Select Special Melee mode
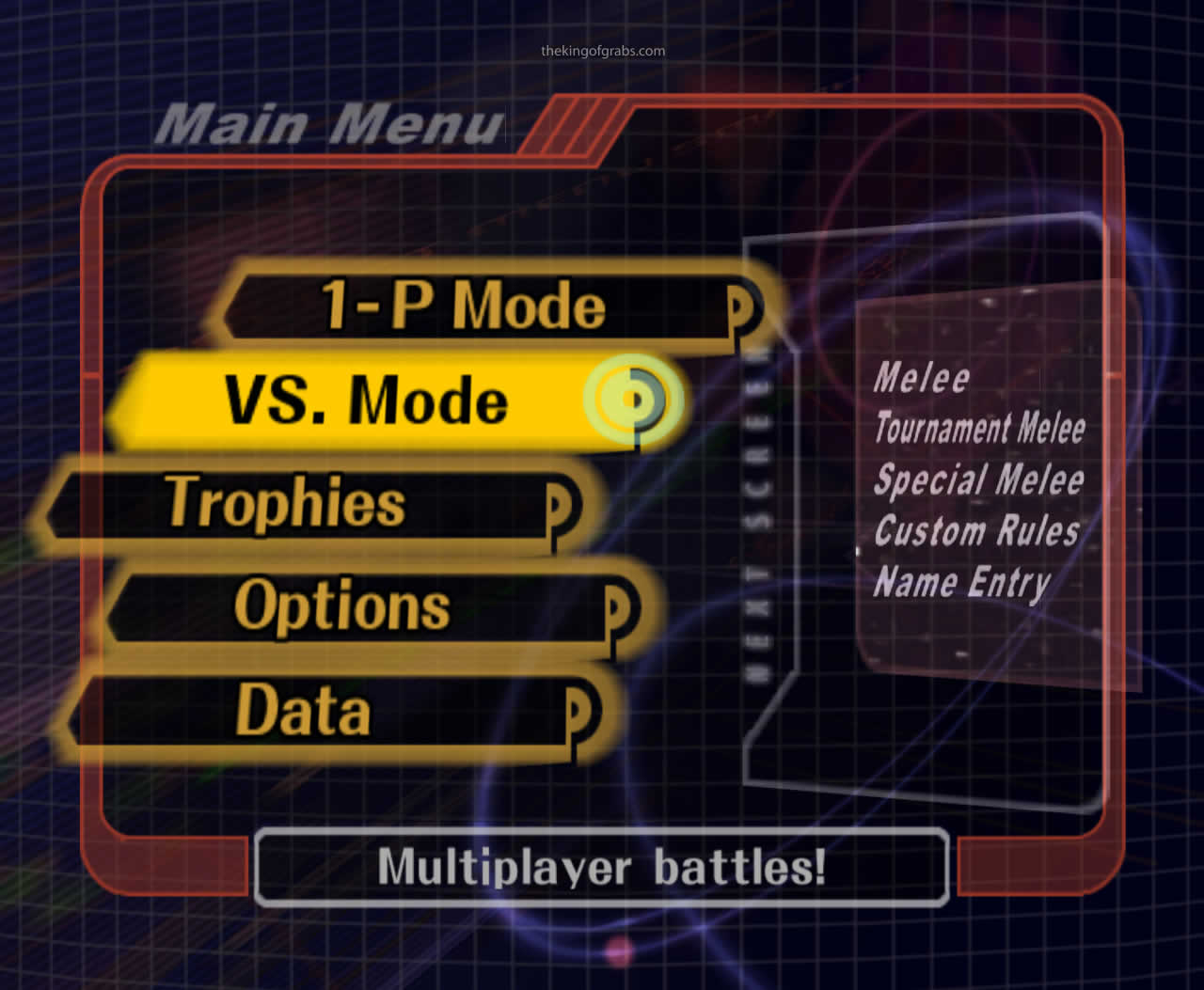1204x990 pixels. (978, 480)
